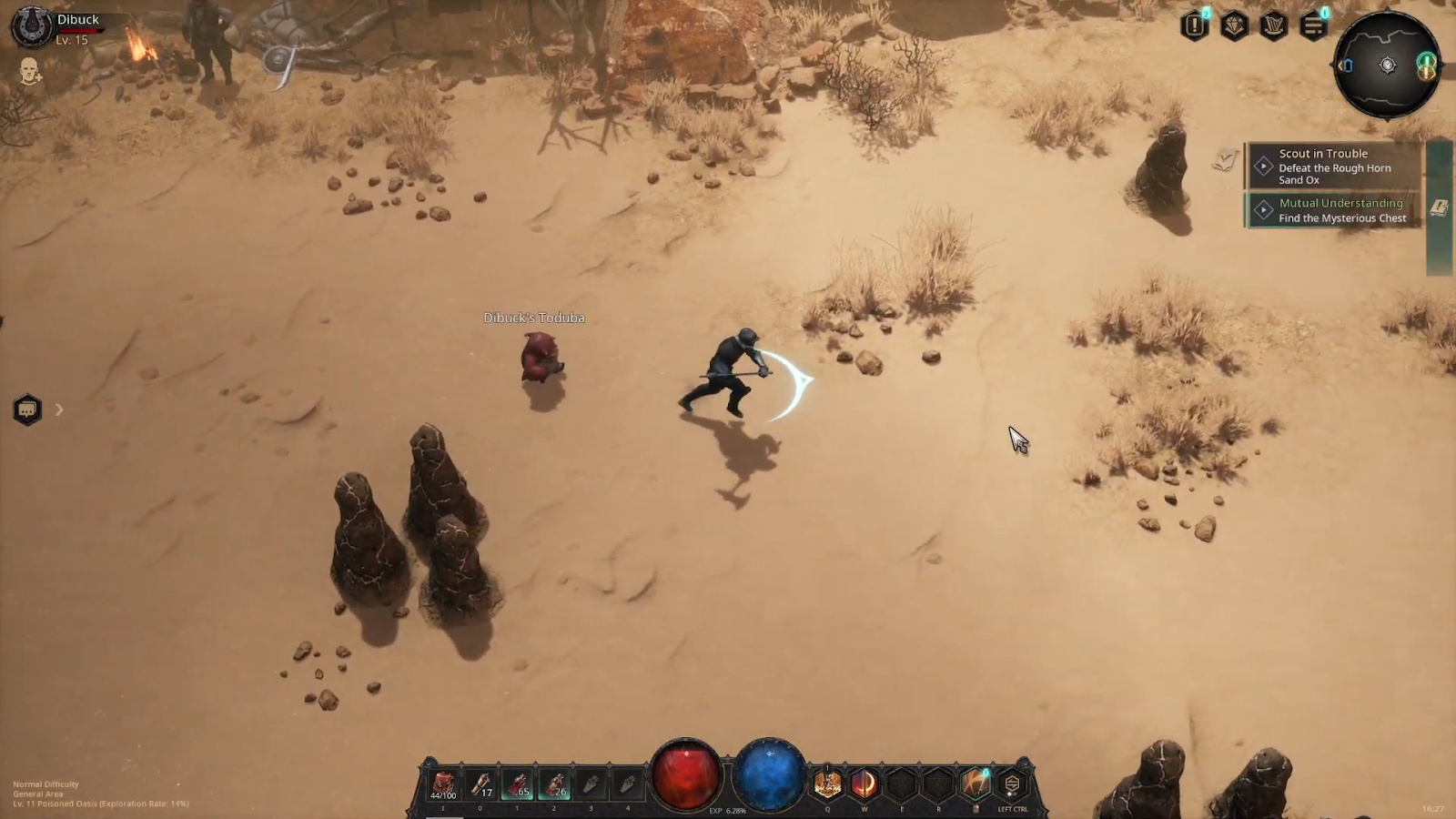1456x819 pixels.
Task: Expand the chat panel arrow
Action: [59, 409]
